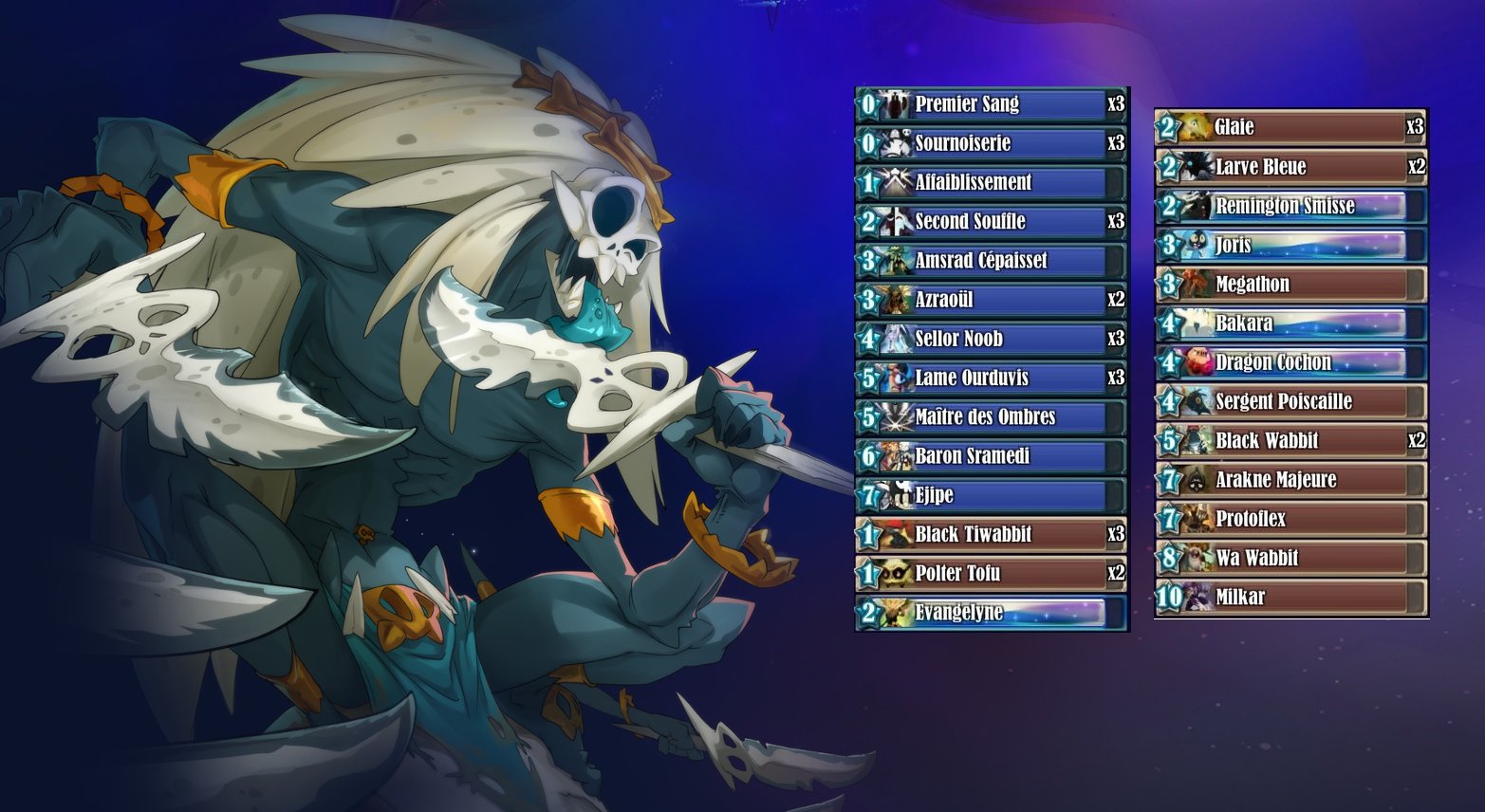The height and width of the screenshot is (812, 1485).
Task: Pick the Dragon Cochon card row
Action: (1290, 362)
